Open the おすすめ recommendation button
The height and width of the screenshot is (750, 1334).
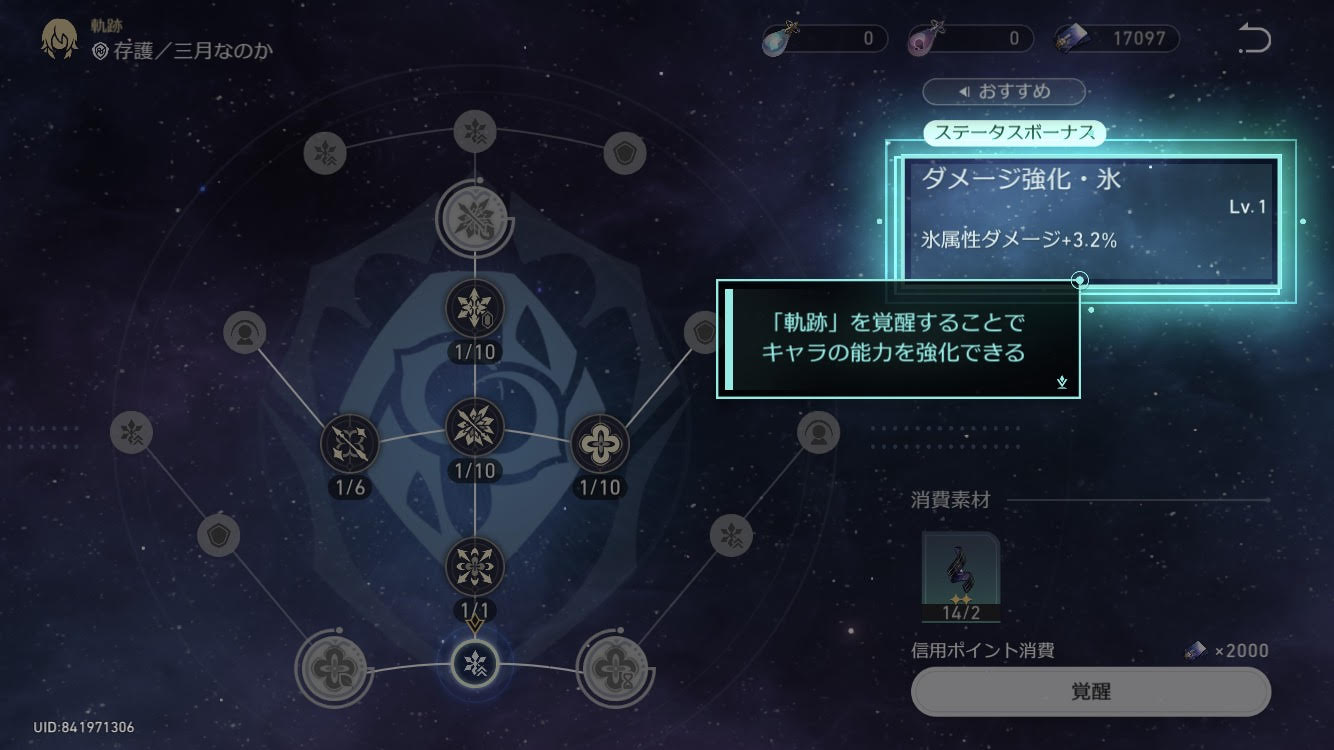[1004, 92]
